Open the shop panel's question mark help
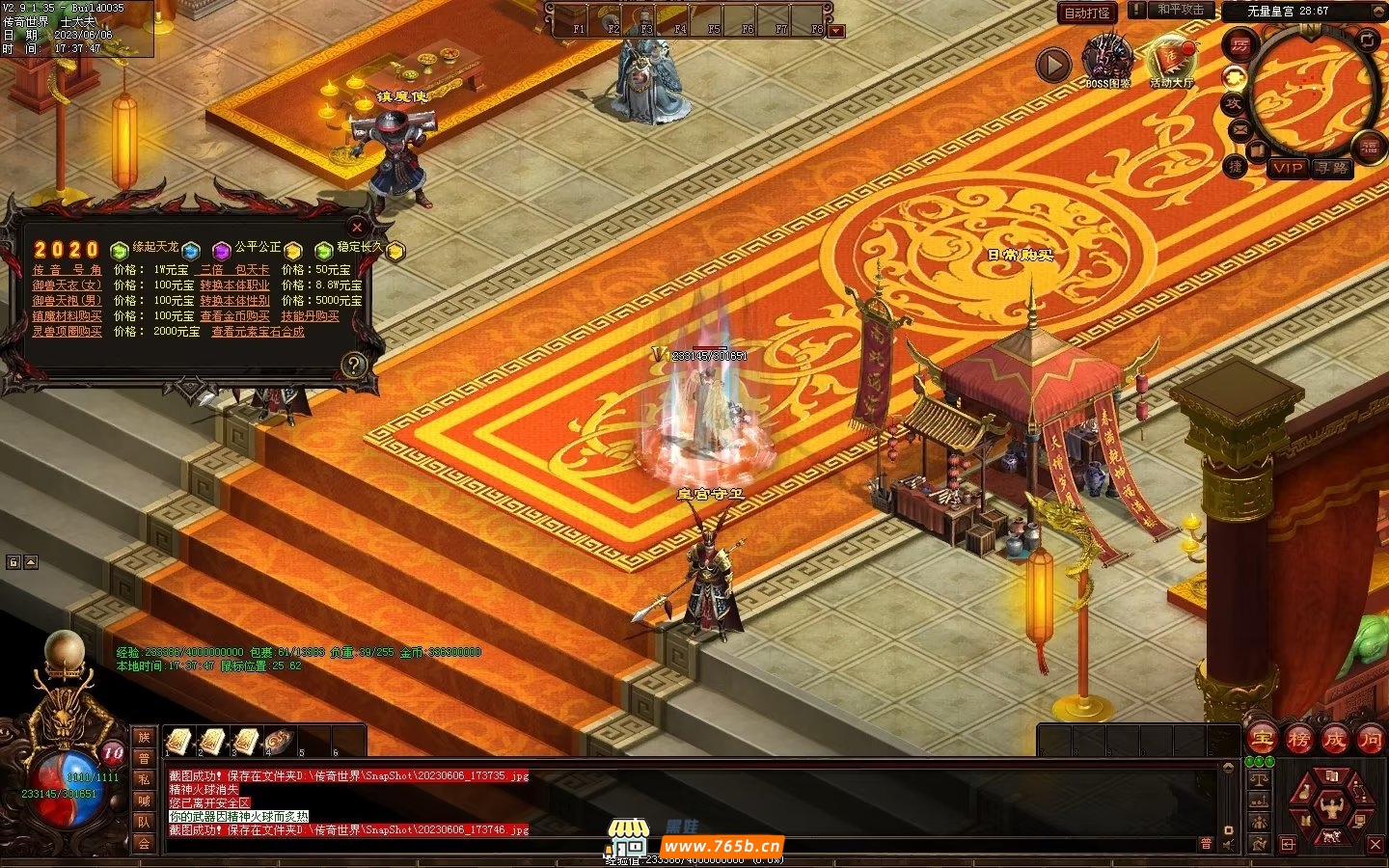 (354, 365)
